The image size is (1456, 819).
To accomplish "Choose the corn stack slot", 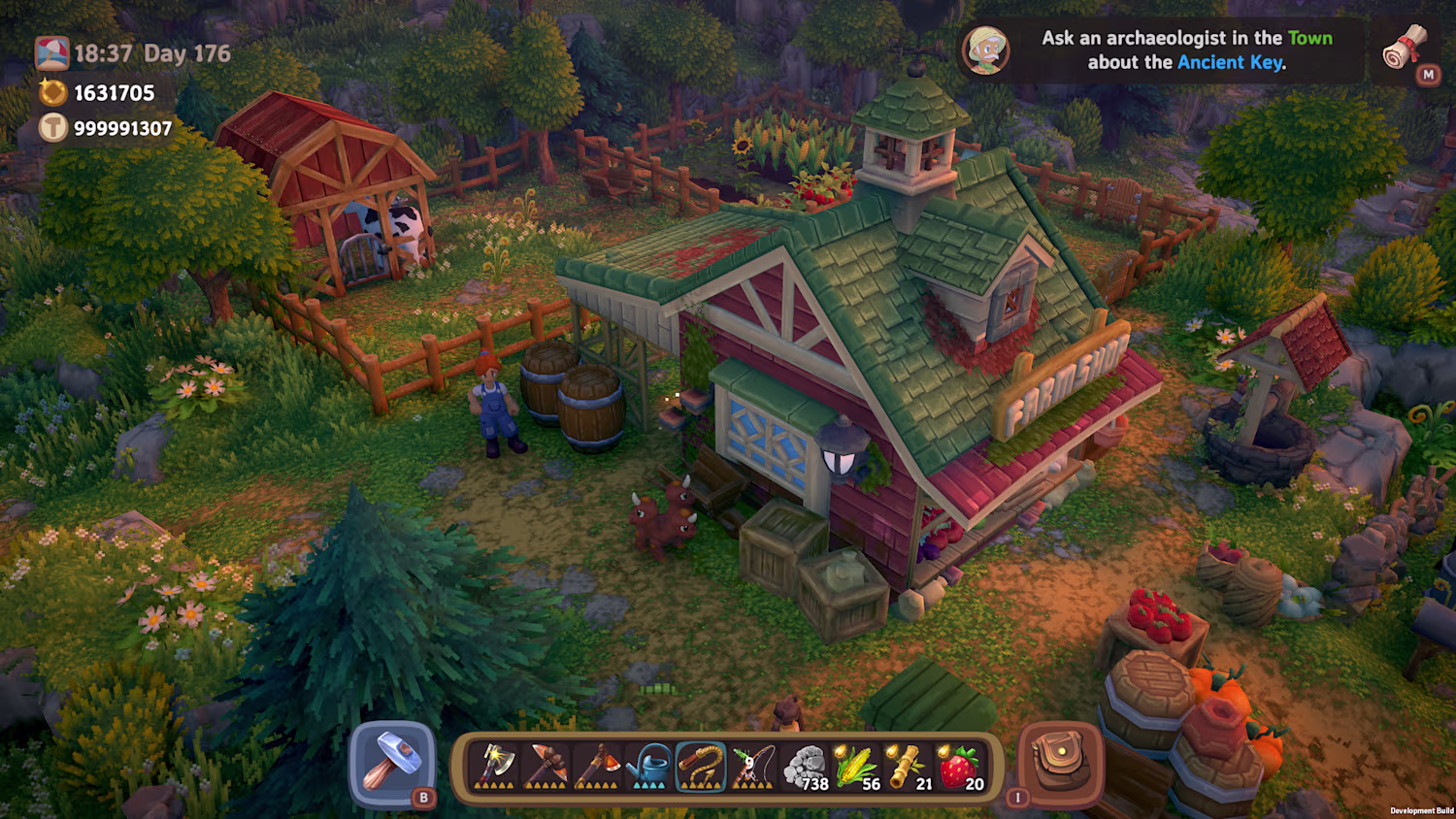I will 857,767.
